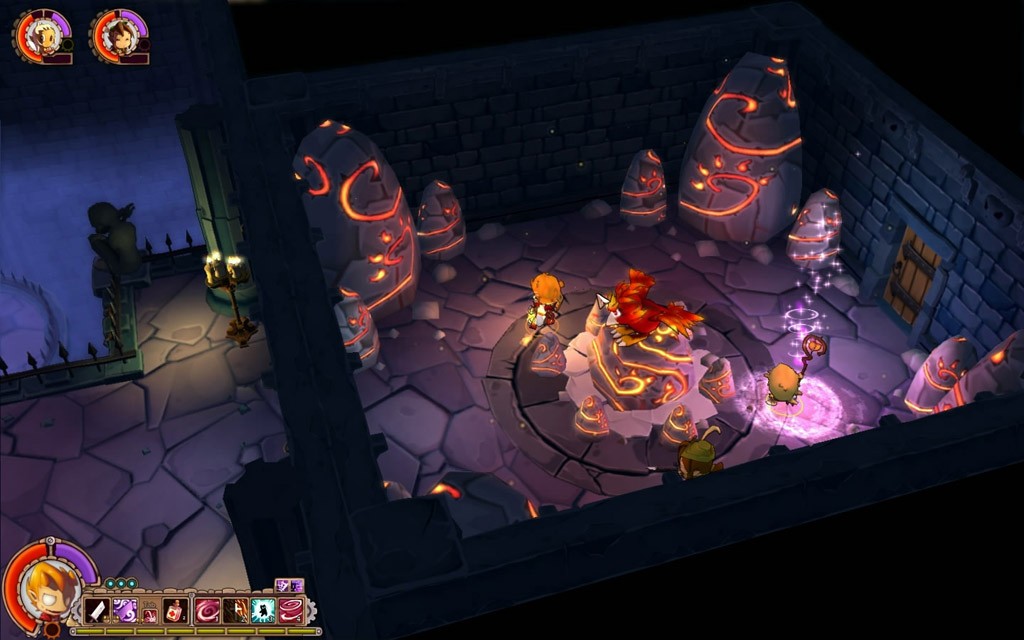Click the small red rune slot
This screenshot has width=1024, height=640.
[x=150, y=614]
